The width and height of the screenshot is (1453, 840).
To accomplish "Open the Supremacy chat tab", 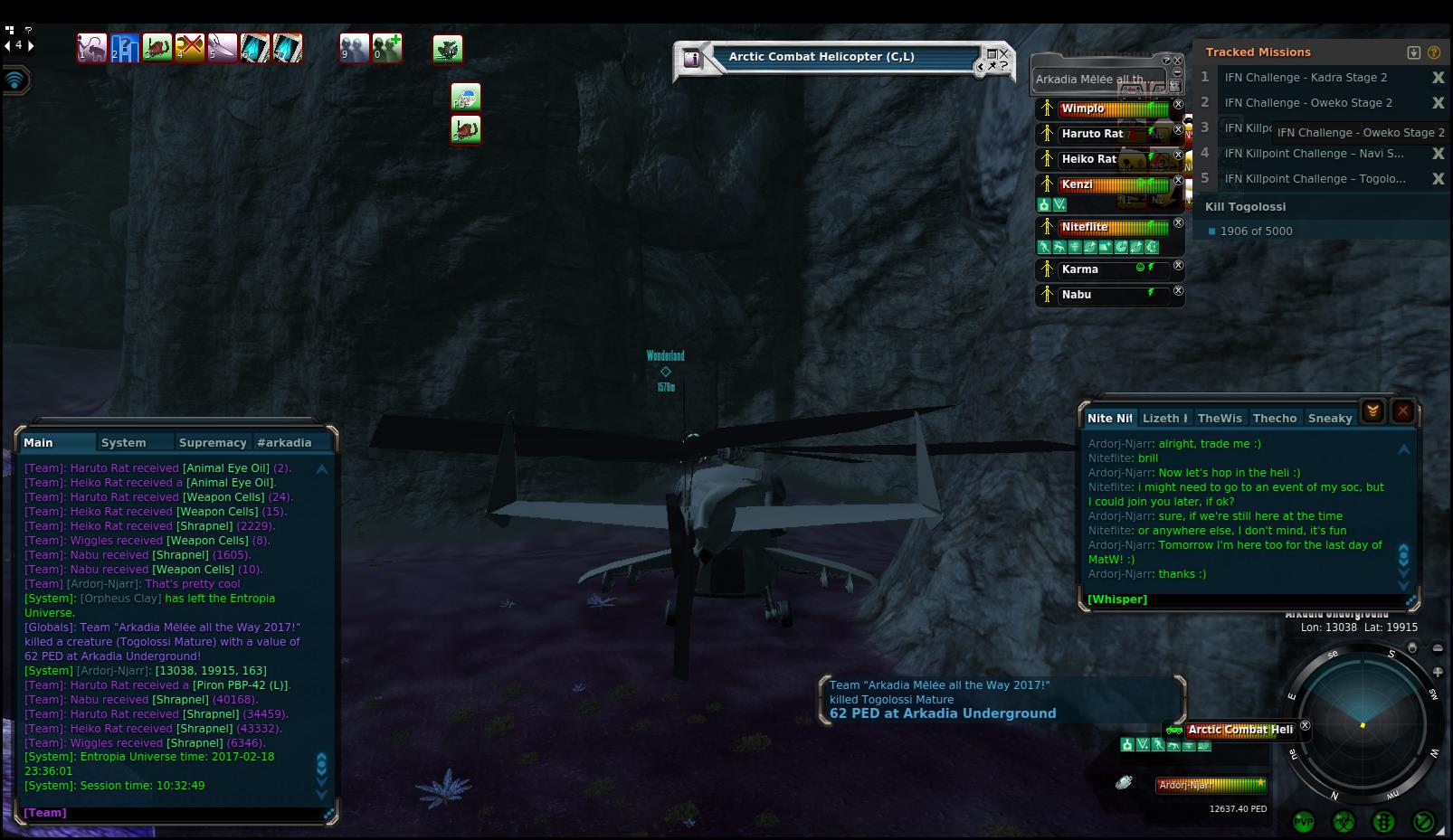I will click(213, 443).
